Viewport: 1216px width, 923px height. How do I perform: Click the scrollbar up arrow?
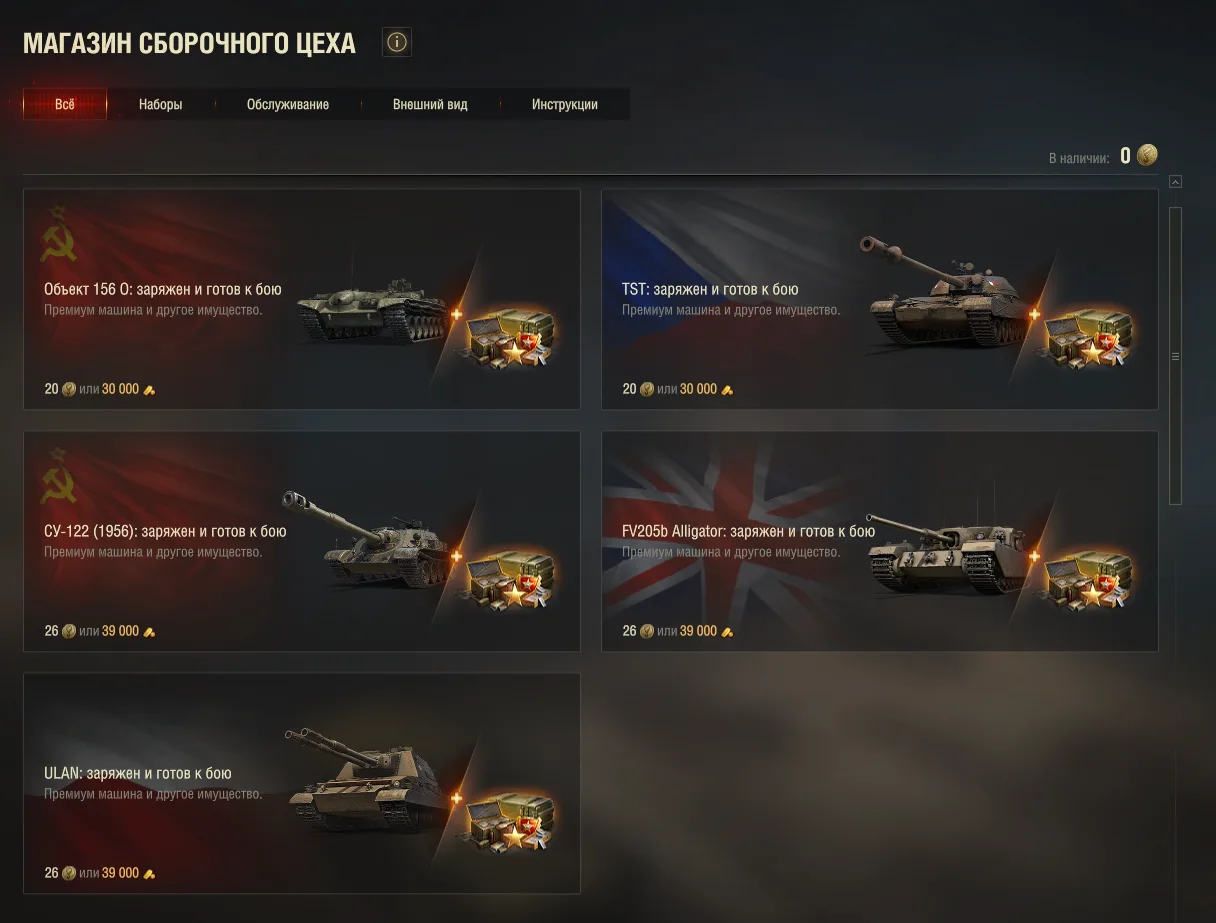pos(1176,182)
